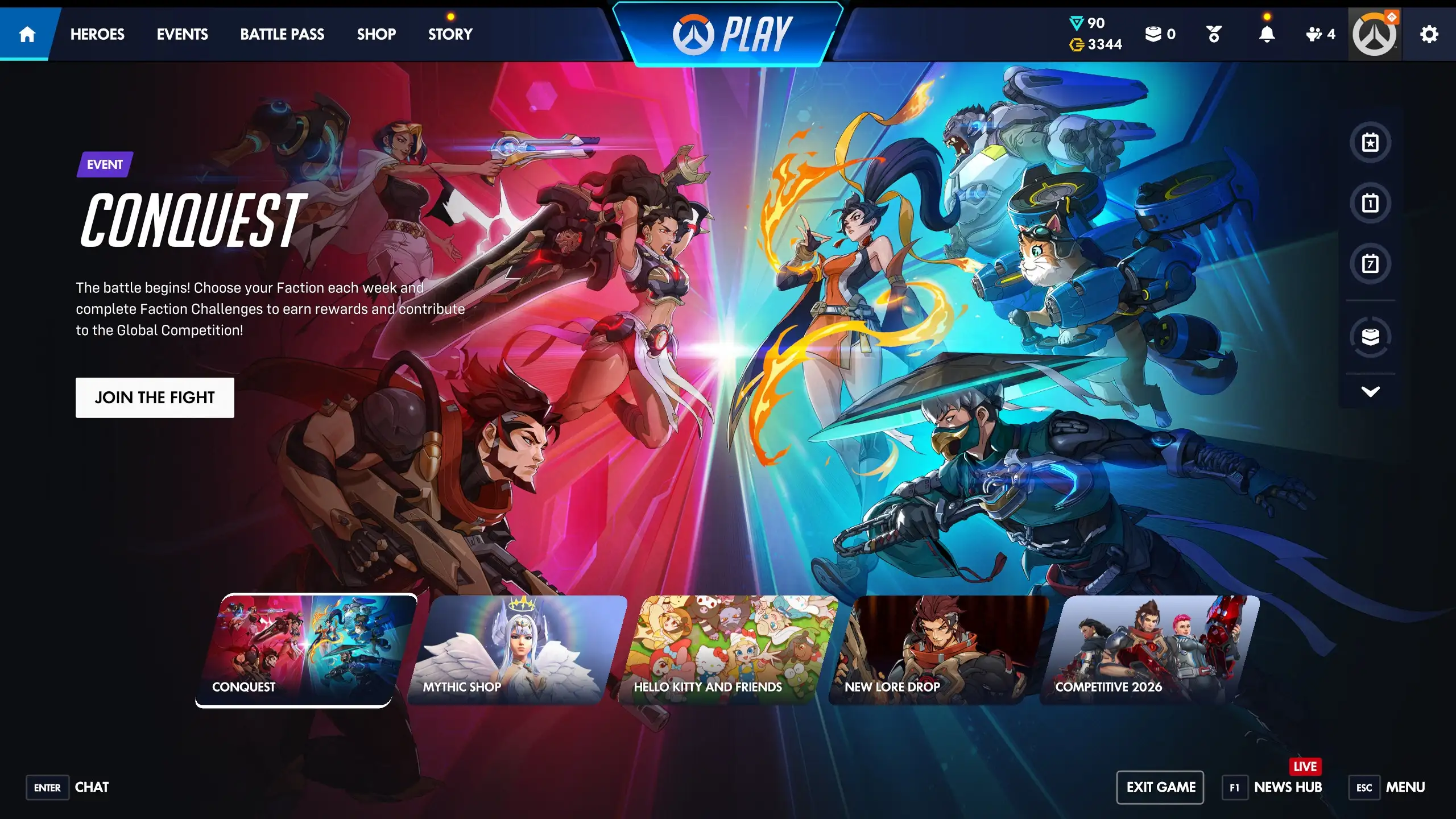Switch to the HEROES tab
The image size is (1456, 819).
coord(97,34)
